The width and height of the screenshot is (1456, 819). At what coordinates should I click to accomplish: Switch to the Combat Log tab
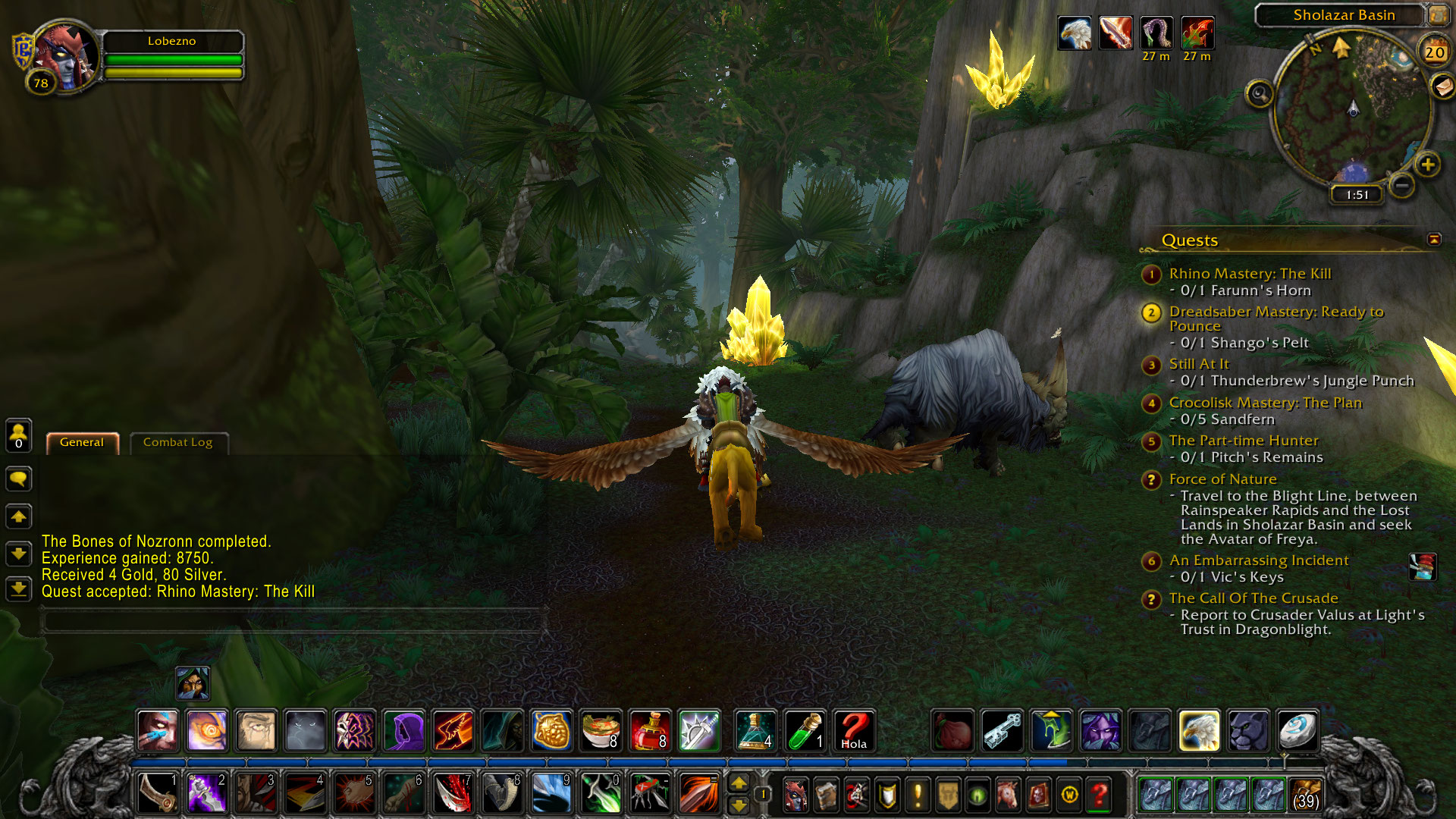(x=177, y=442)
